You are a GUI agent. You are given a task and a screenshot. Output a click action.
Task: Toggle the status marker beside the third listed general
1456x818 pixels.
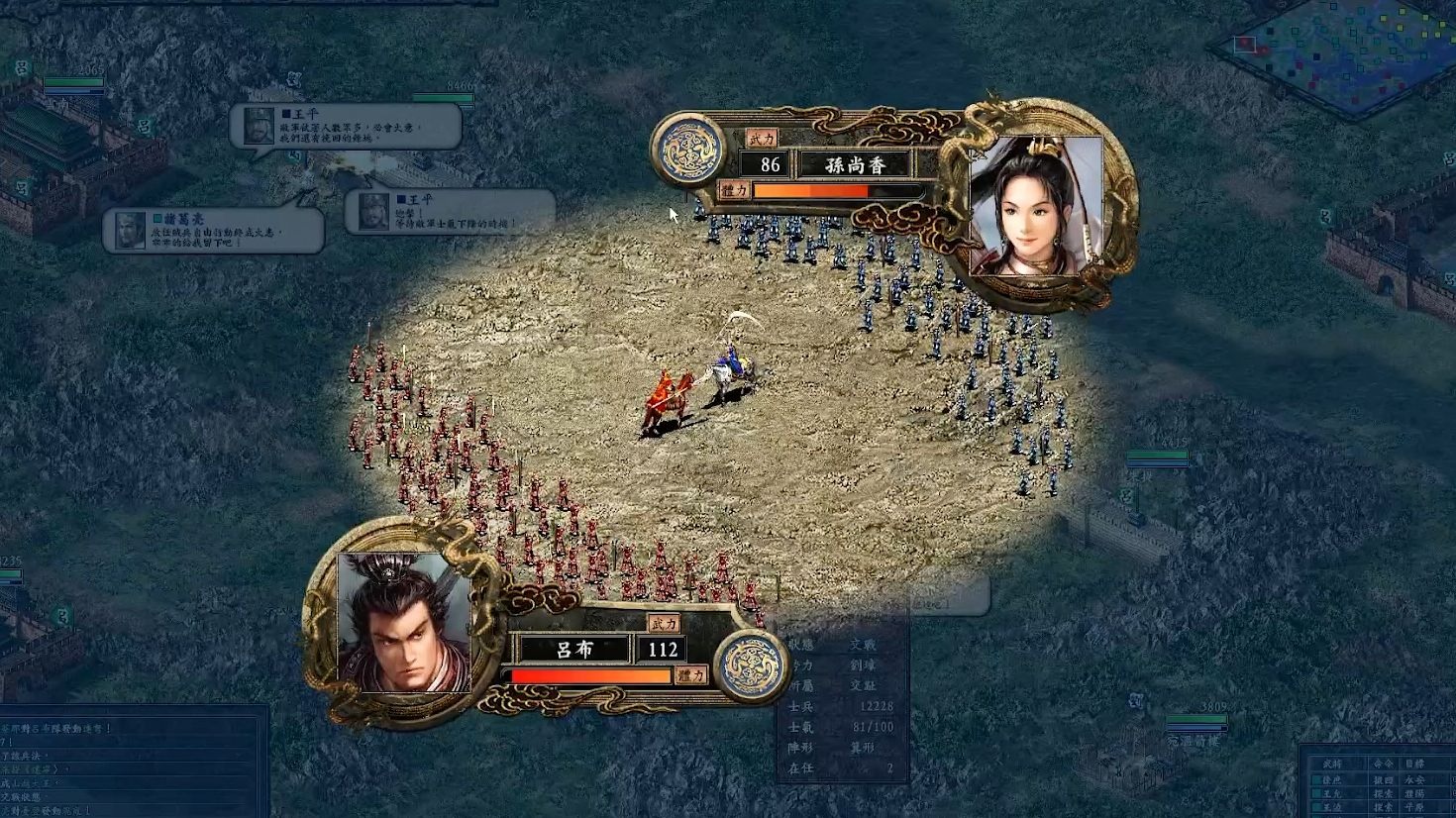1316,804
